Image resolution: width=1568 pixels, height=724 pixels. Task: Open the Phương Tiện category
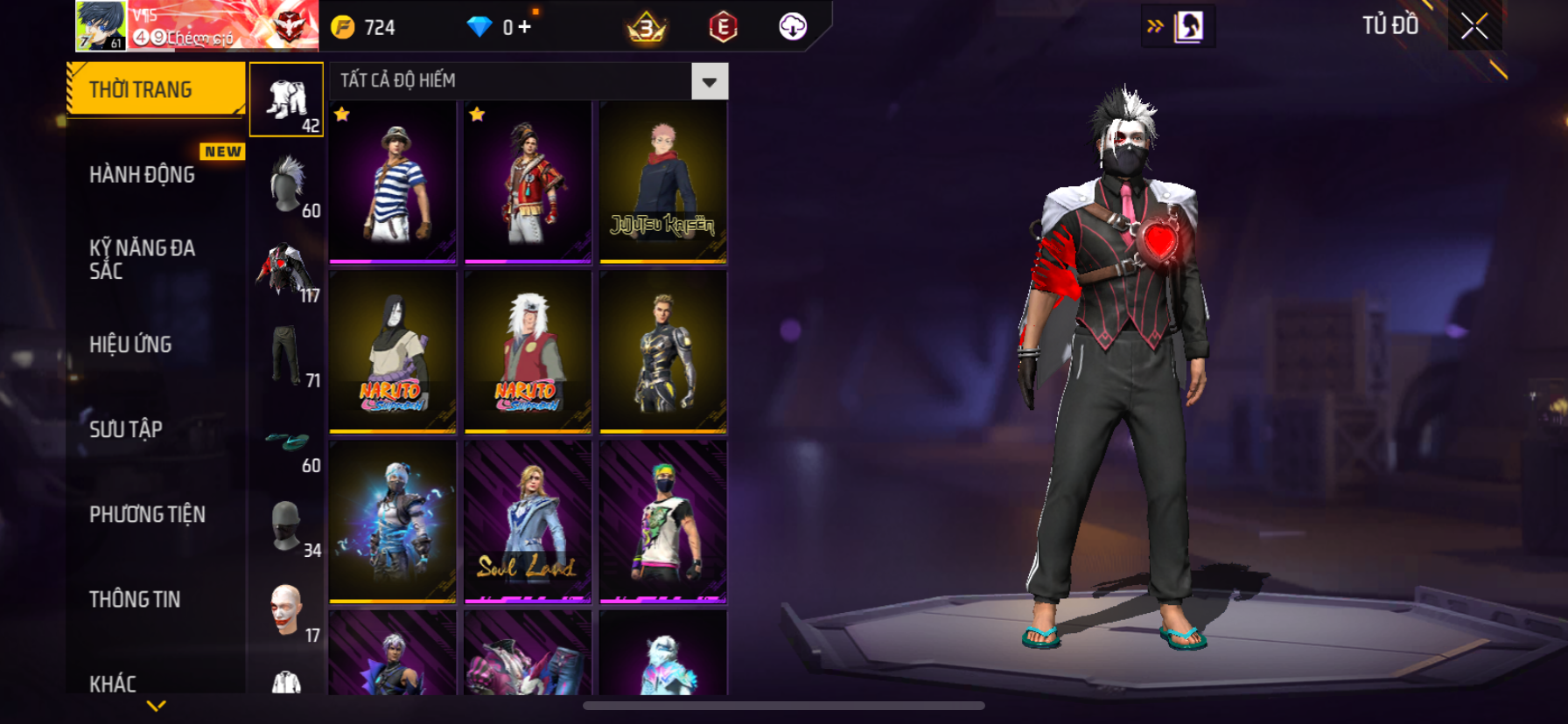coord(148,514)
